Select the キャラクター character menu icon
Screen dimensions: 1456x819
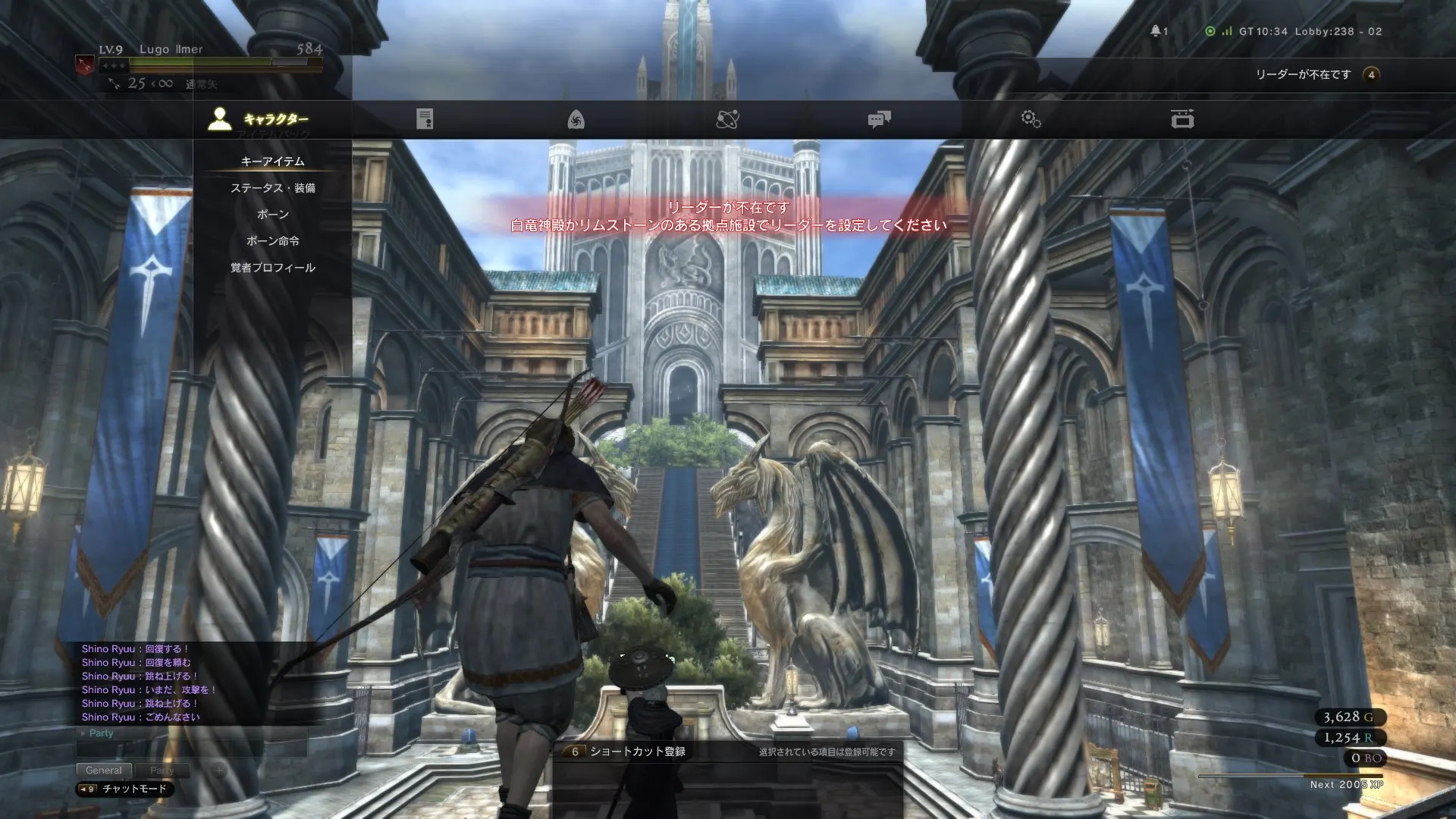tap(219, 118)
